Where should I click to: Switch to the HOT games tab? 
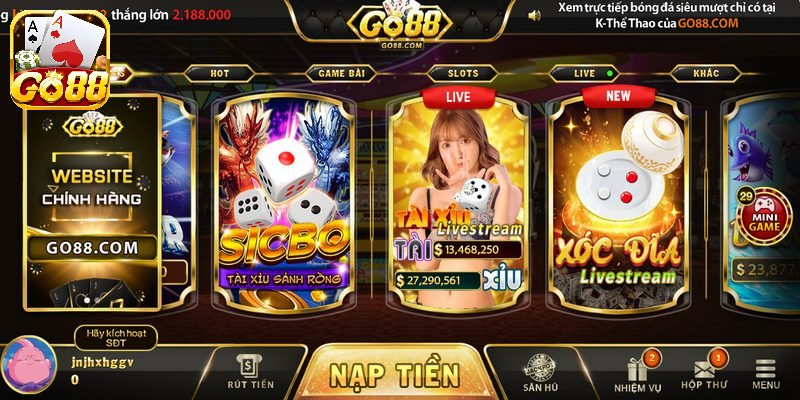point(220,73)
